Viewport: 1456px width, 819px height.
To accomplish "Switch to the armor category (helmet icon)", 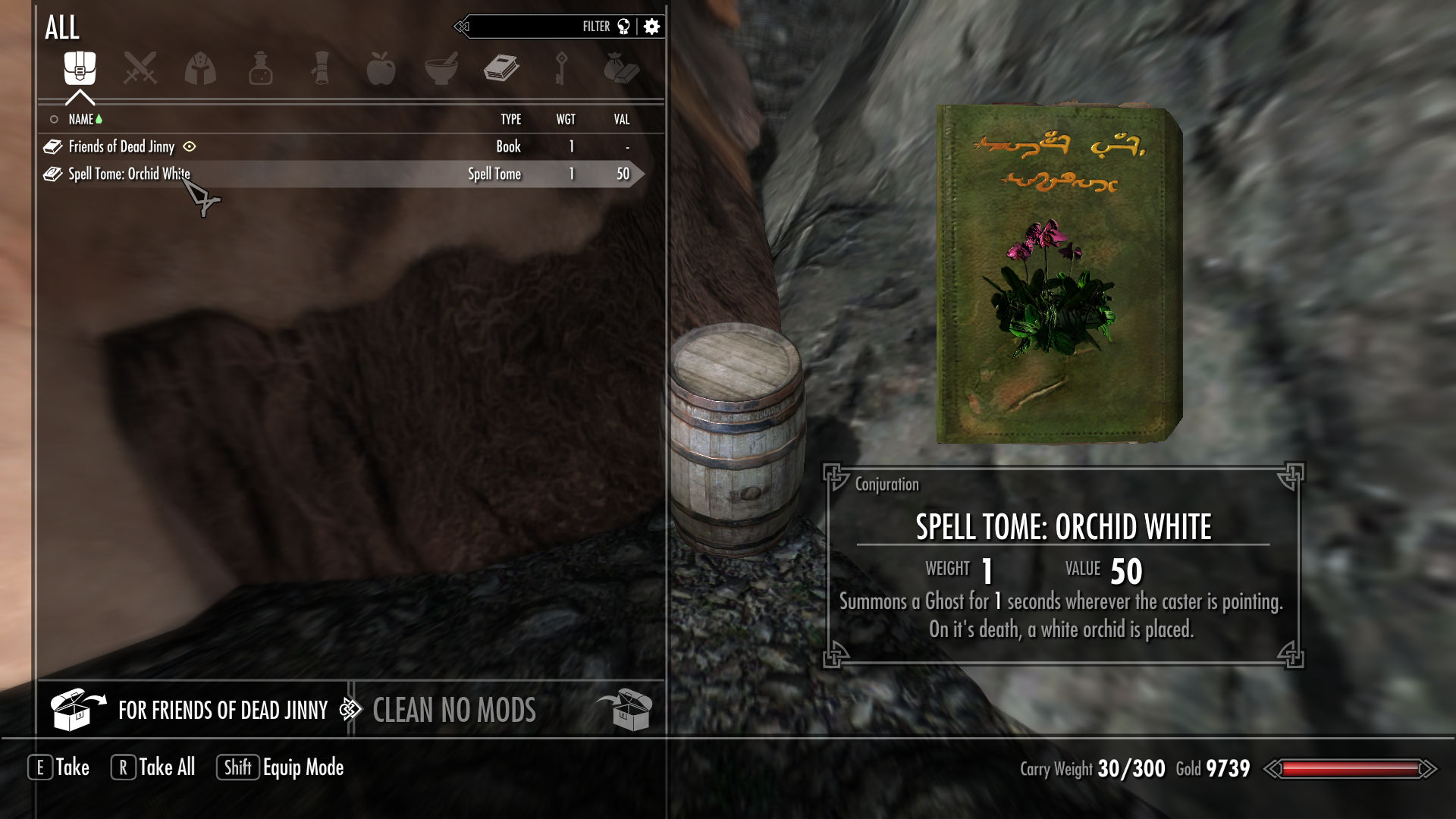I will point(200,69).
